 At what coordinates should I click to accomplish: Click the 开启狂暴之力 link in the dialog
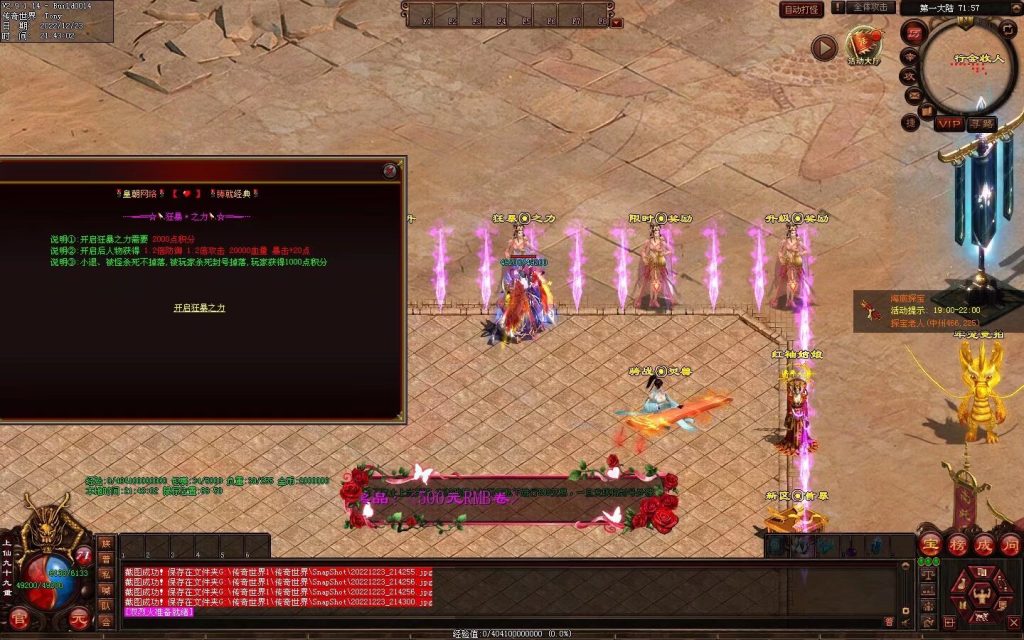pyautogui.click(x=199, y=308)
